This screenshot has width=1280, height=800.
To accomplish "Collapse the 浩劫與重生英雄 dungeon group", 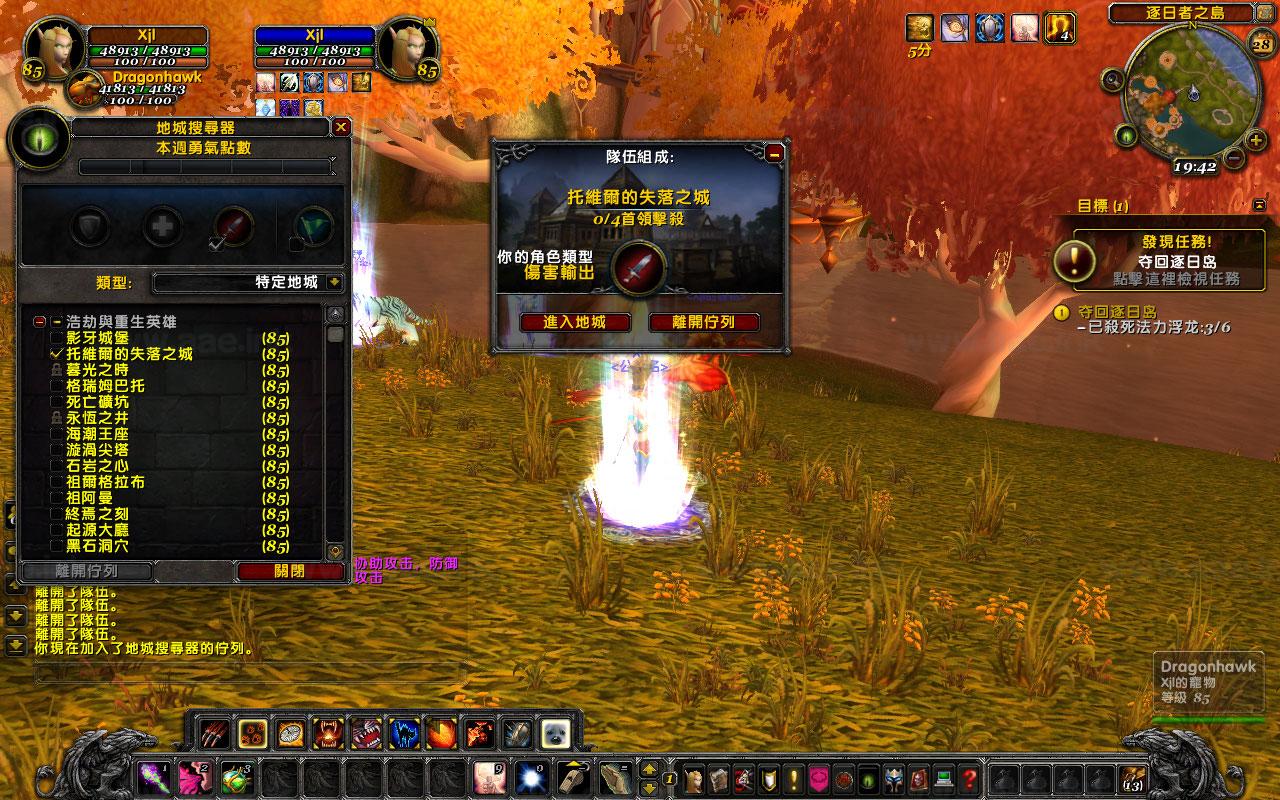I will 39,322.
